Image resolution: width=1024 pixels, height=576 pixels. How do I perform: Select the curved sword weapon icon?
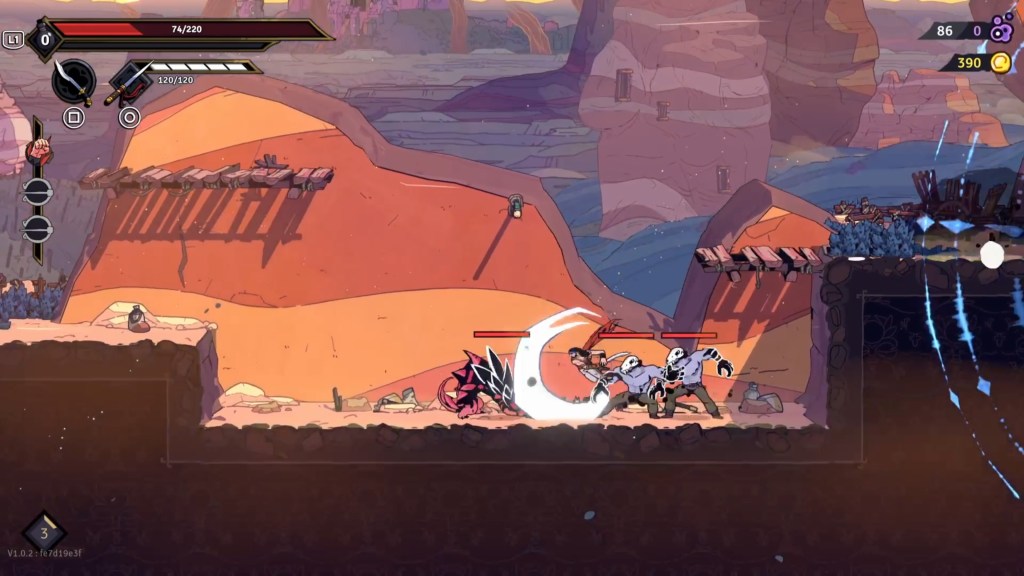click(73, 80)
